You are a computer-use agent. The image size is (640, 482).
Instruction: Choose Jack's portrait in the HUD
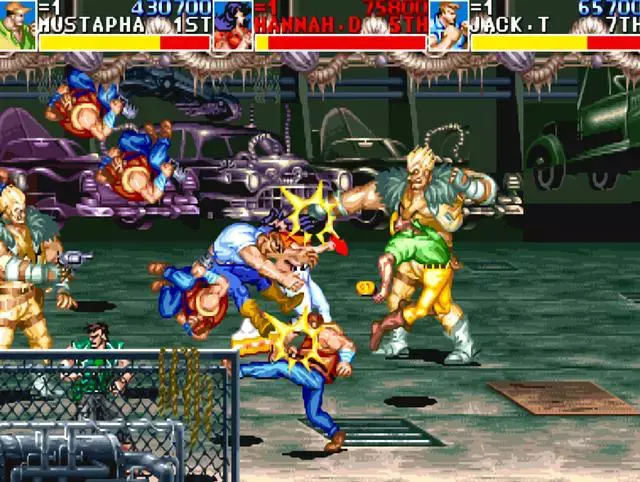tap(449, 25)
